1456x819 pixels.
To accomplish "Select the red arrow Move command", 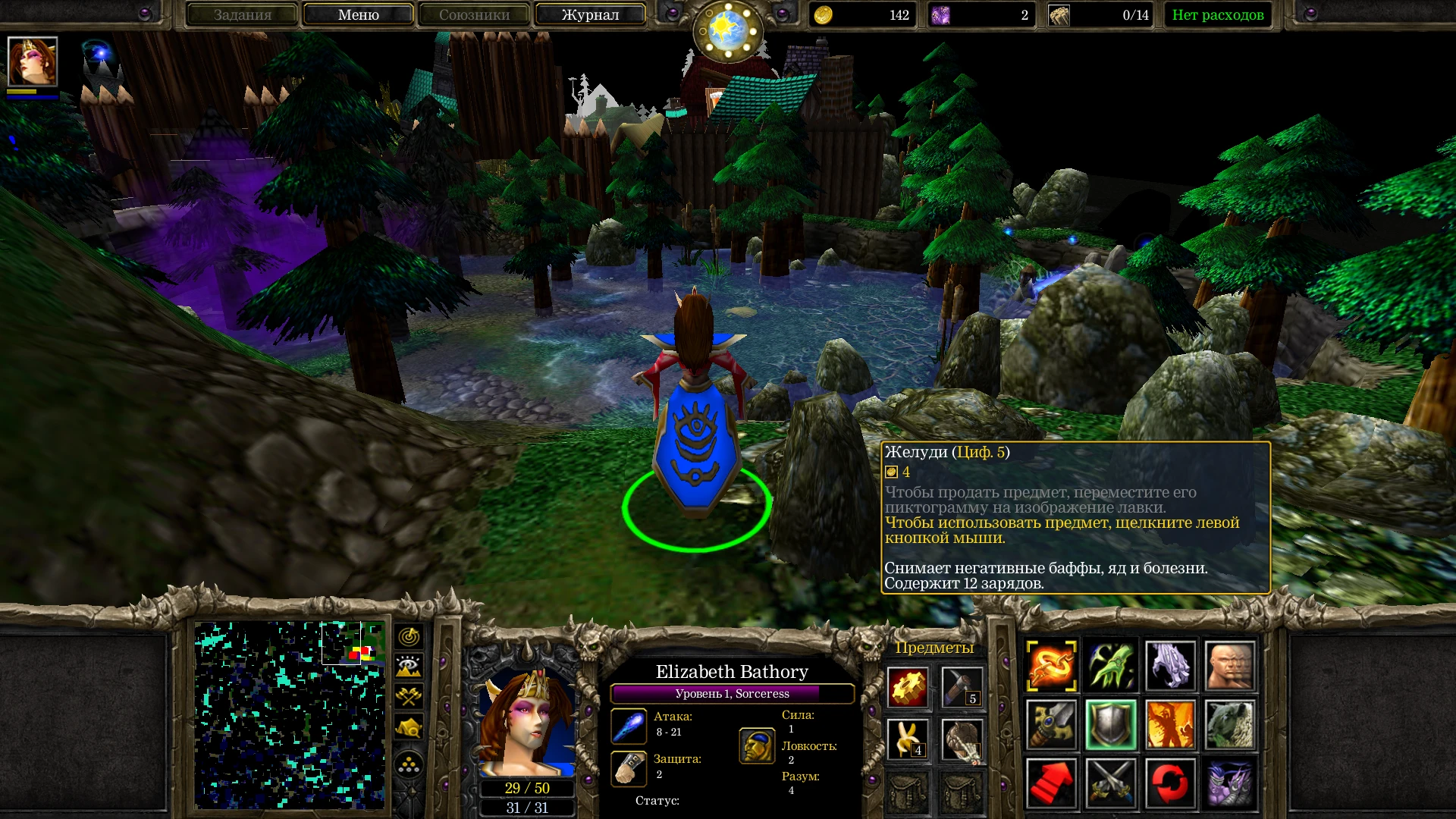I will click(1051, 783).
